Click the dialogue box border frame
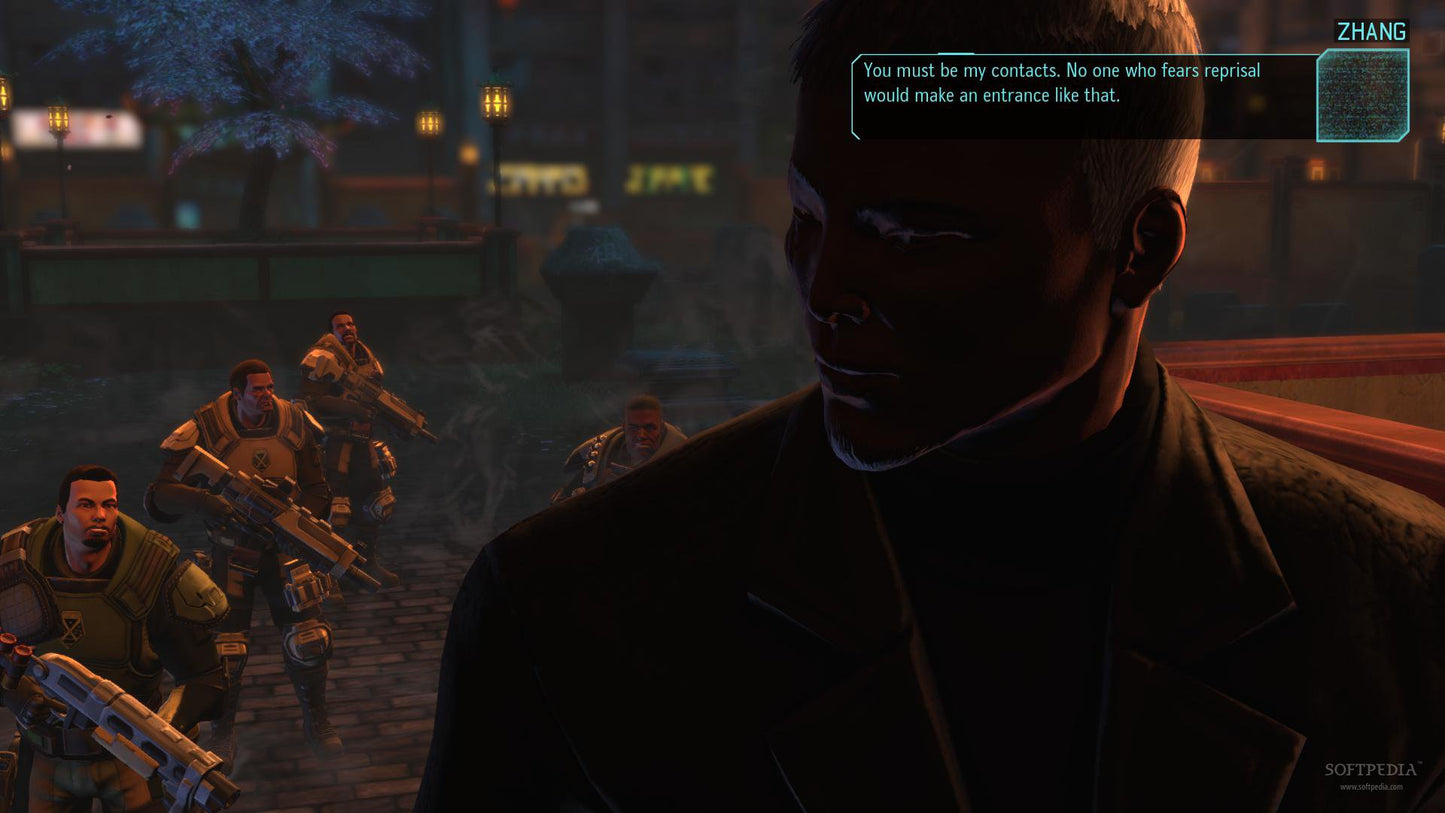 pos(855,95)
